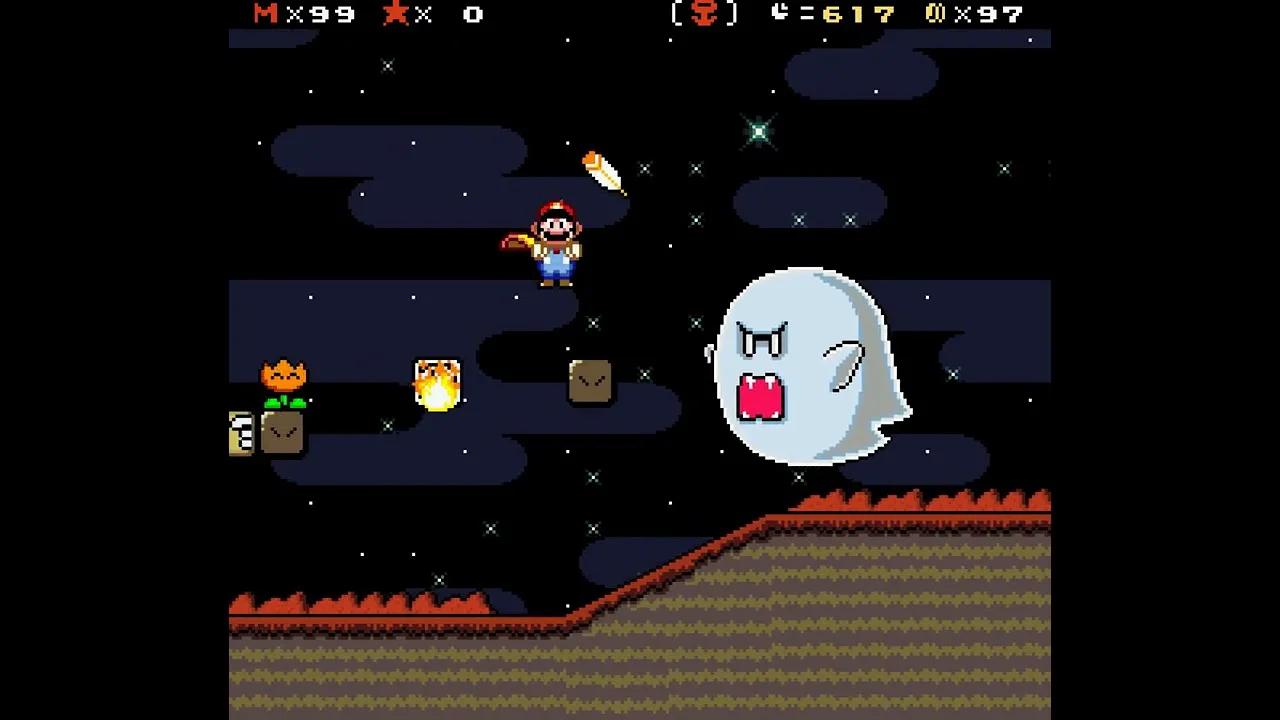The height and width of the screenshot is (720, 1280).
Task: Click the fire flower on the block
Action: pos(285,378)
